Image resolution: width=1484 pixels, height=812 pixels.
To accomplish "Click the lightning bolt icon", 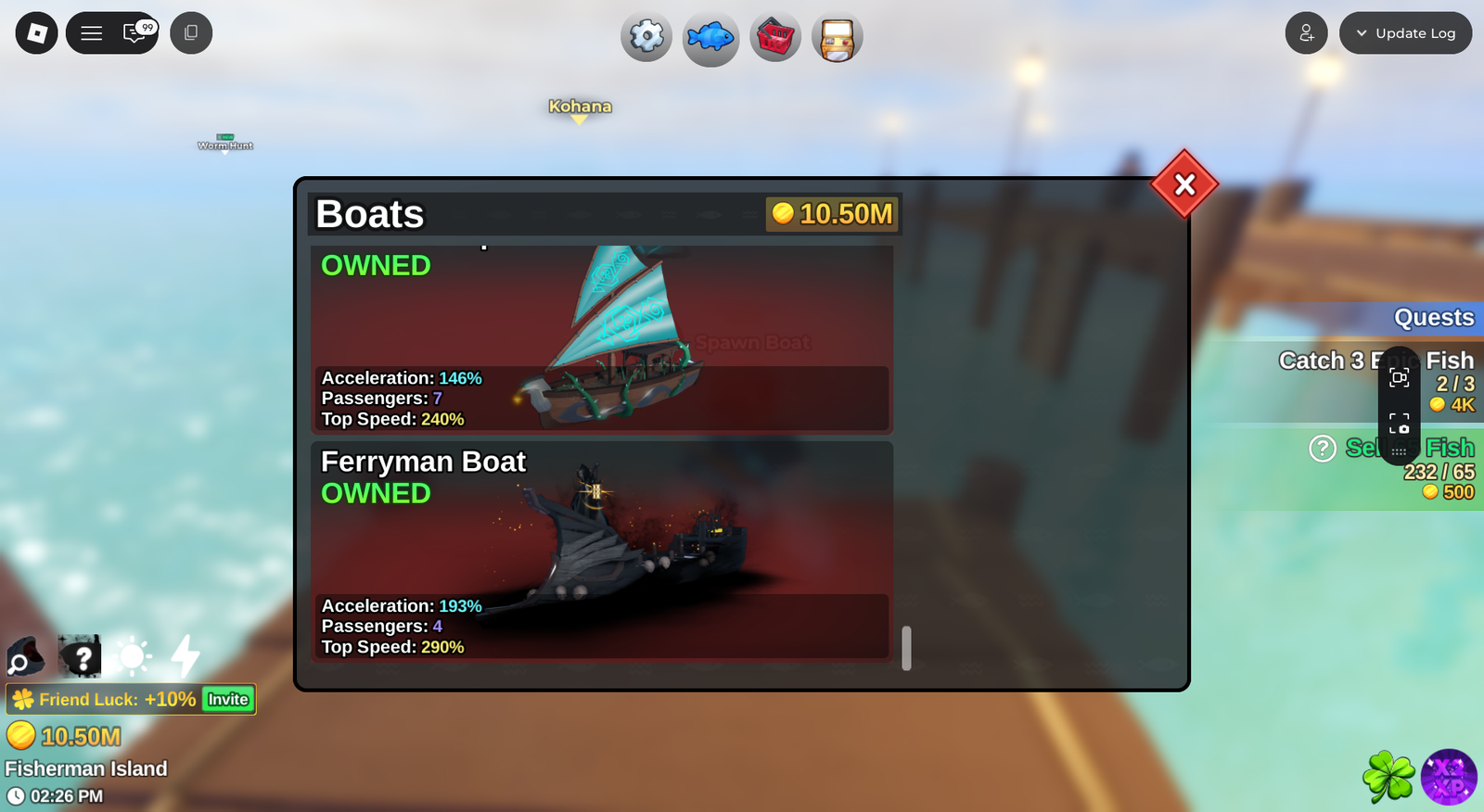I will pos(185,655).
